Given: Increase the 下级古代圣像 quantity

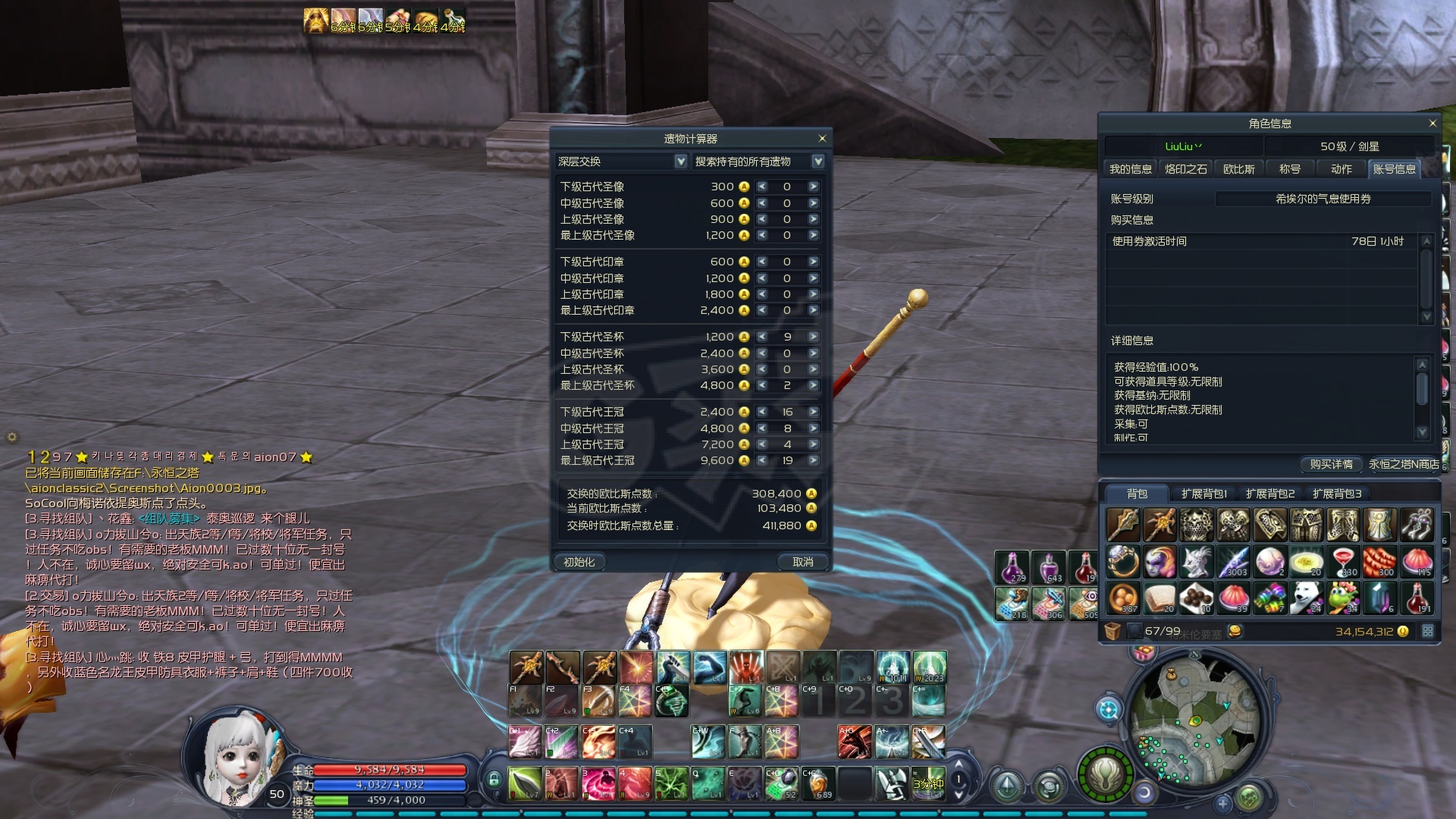Looking at the screenshot, I should pos(813,187).
